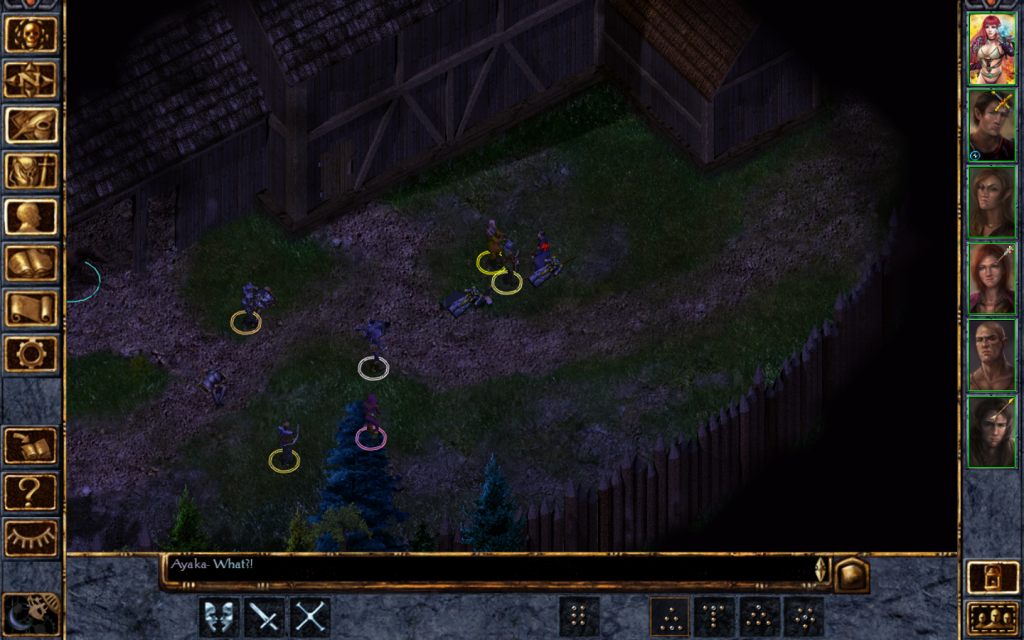Open the mage spellbook
This screenshot has width=1024, height=640.
pyautogui.click(x=31, y=263)
